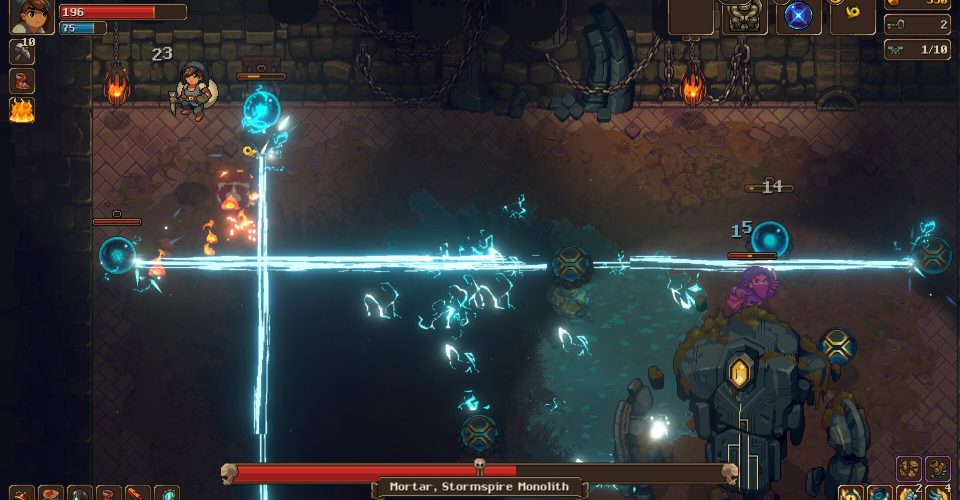Select the hammer item with count 10
The height and width of the screenshot is (500, 960).
(x=22, y=52)
